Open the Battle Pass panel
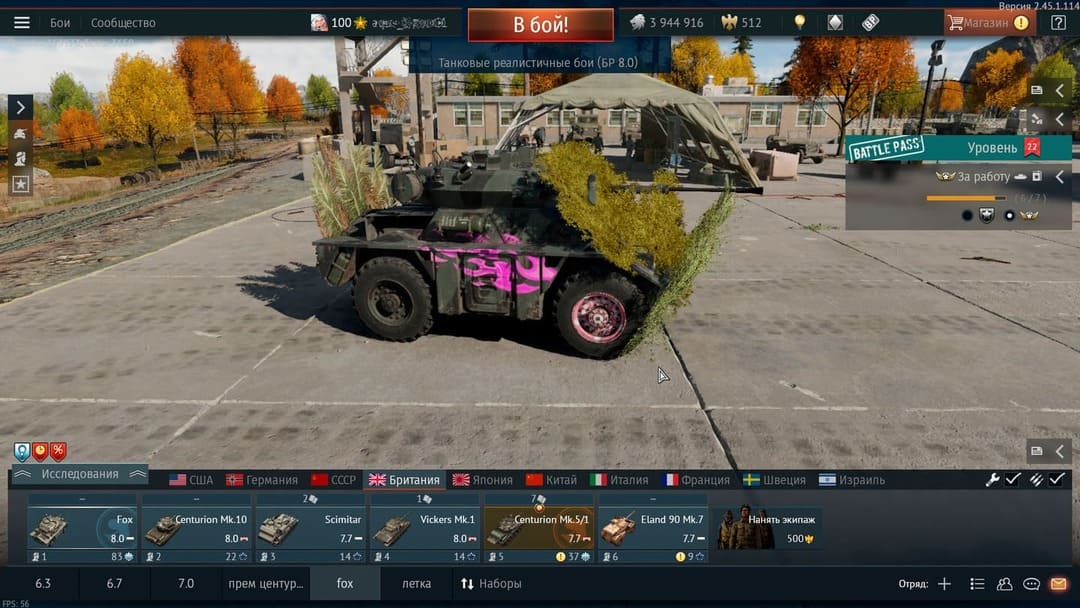This screenshot has height=608, width=1080. click(x=886, y=149)
